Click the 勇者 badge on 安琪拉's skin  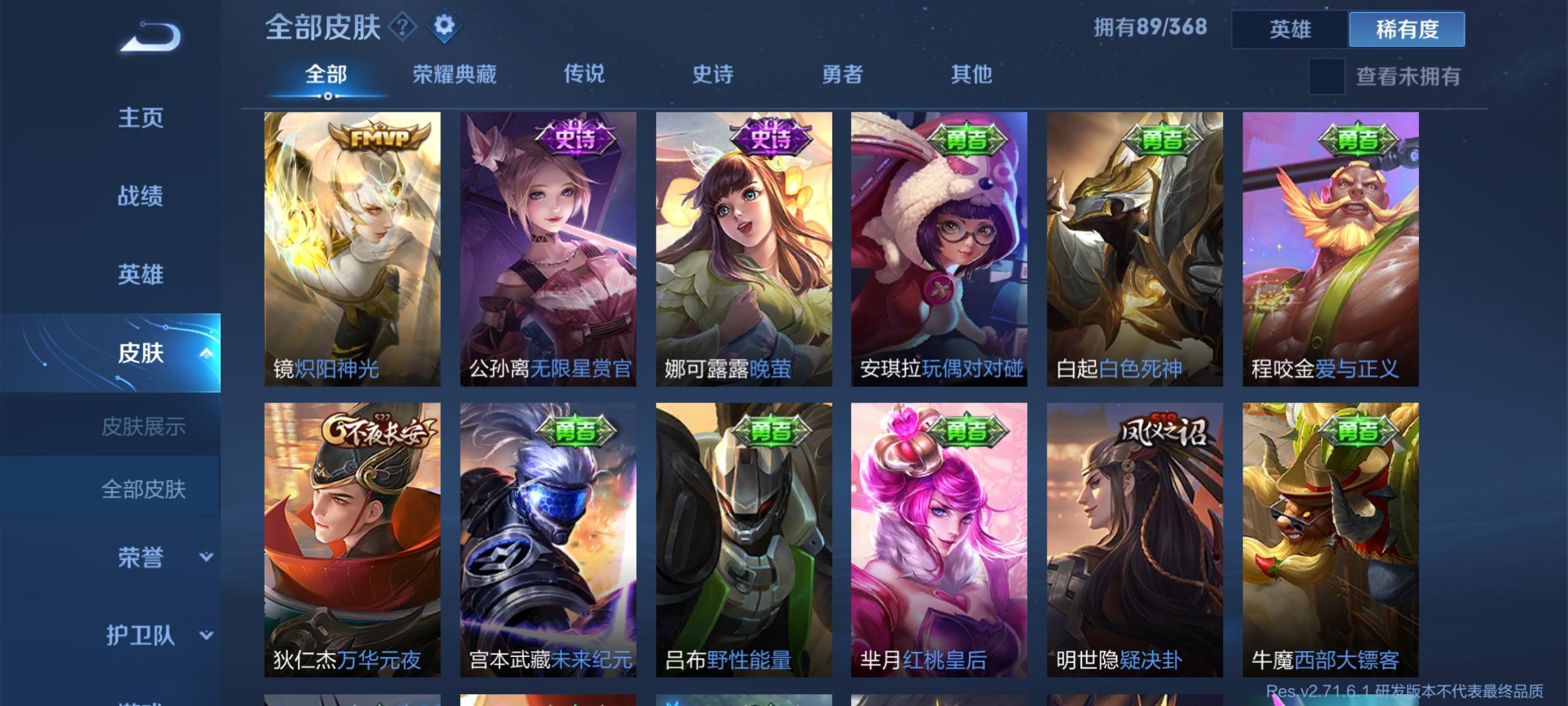tap(966, 139)
